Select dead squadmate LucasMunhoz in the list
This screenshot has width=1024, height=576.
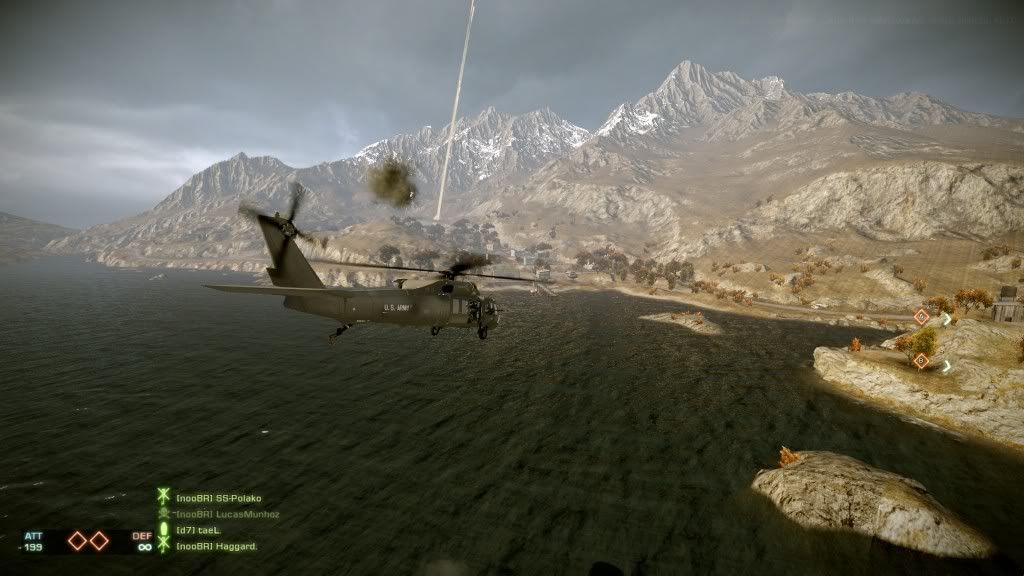tap(227, 514)
